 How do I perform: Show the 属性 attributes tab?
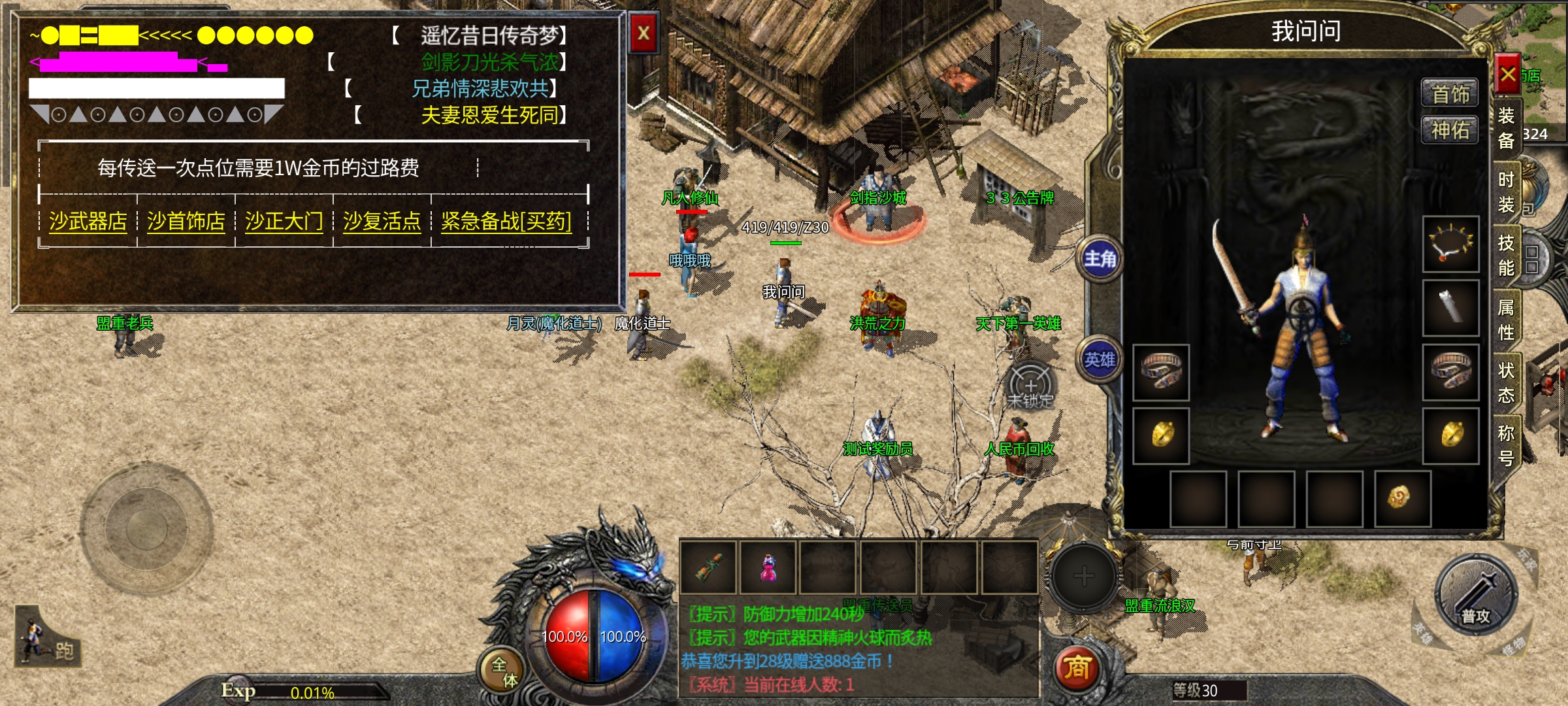point(1507,320)
